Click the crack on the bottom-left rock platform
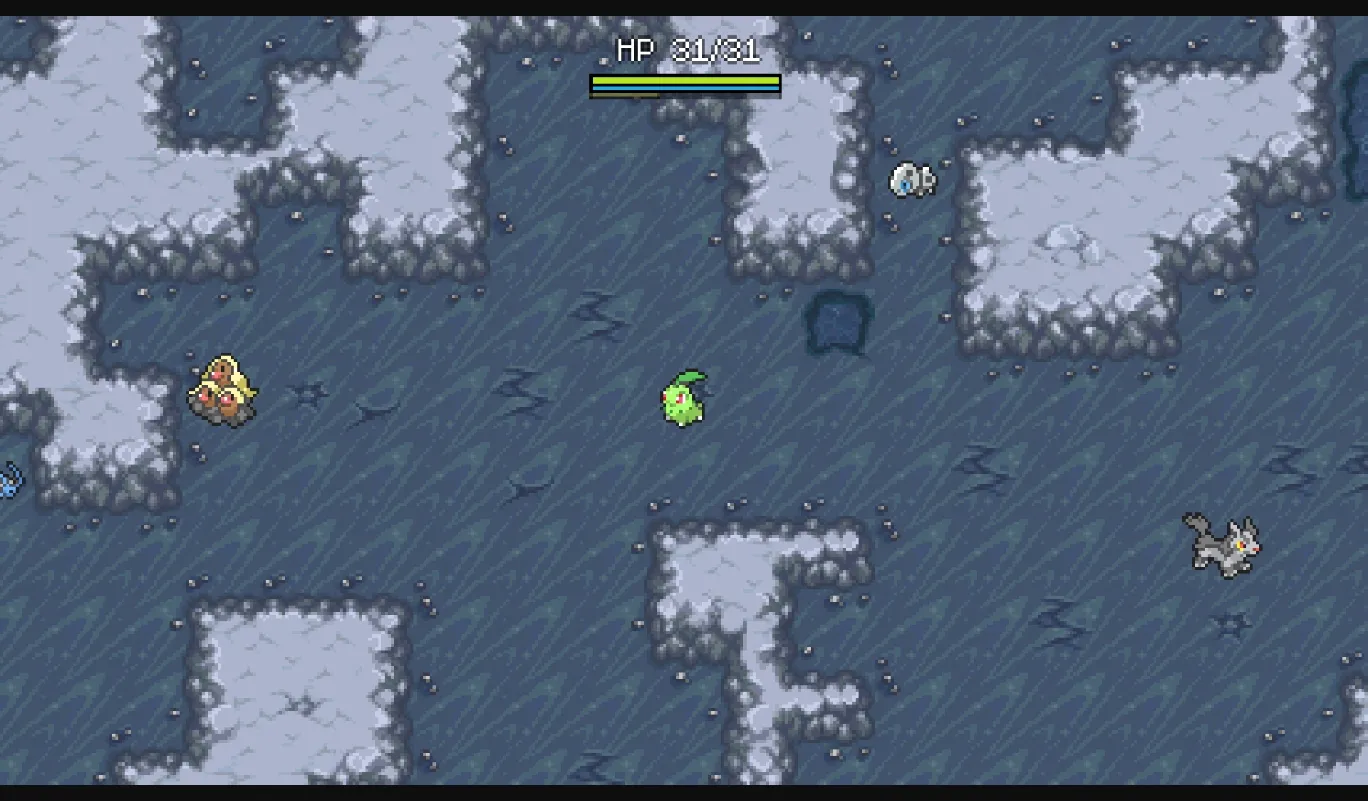This screenshot has width=1368, height=801. (303, 706)
